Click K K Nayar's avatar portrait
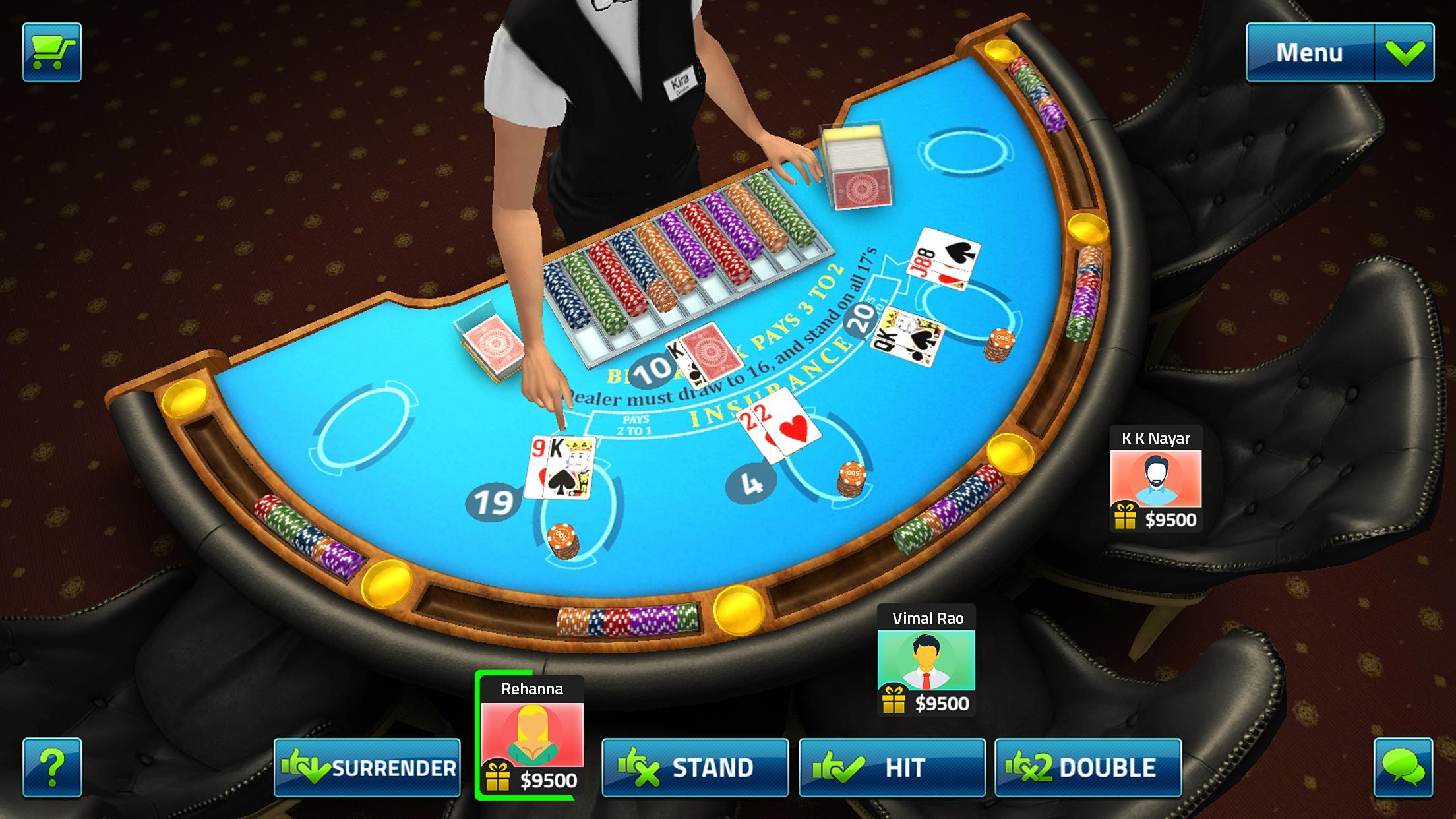The height and width of the screenshot is (819, 1456). coord(1155,477)
